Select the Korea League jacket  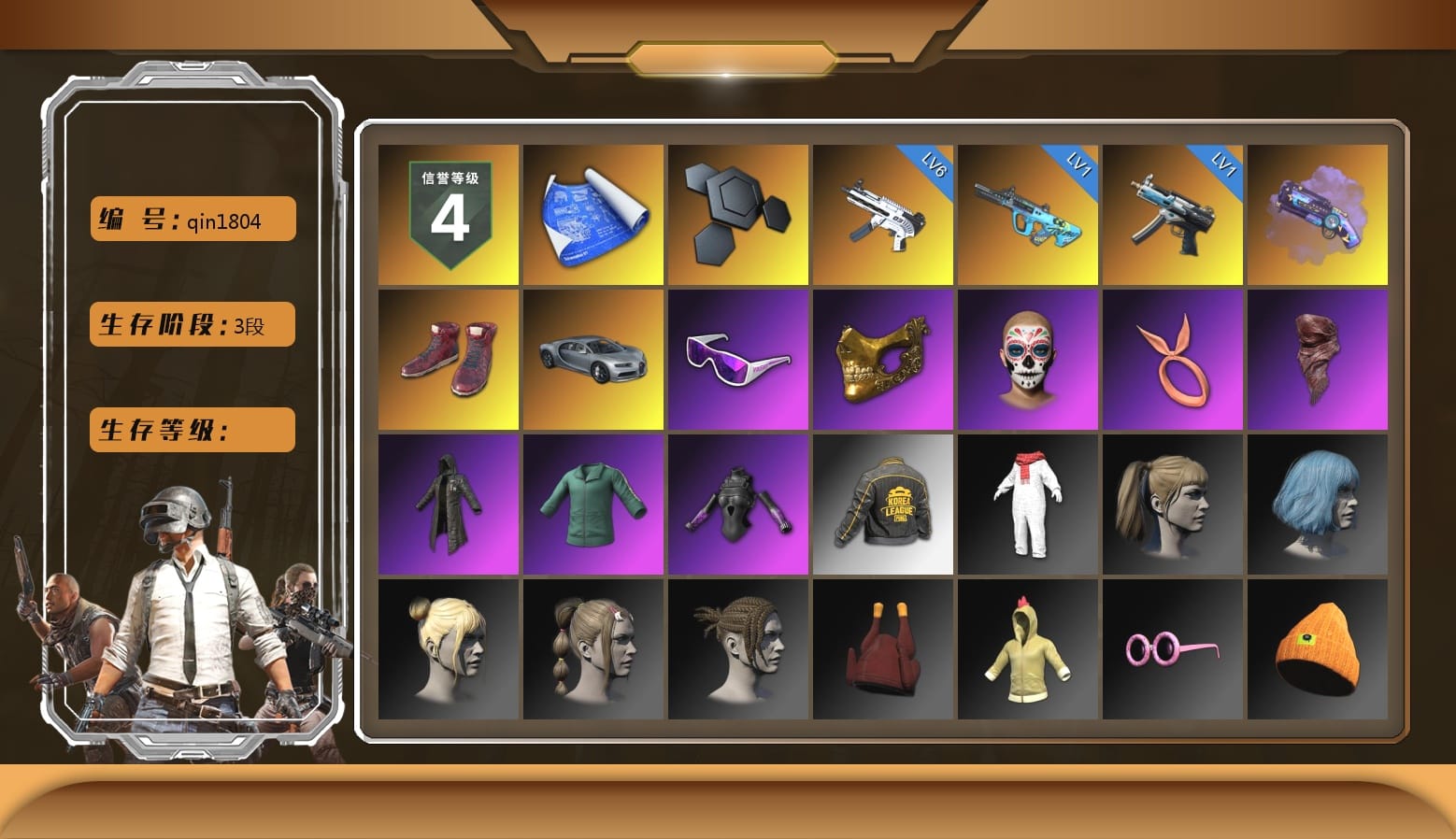(x=882, y=505)
